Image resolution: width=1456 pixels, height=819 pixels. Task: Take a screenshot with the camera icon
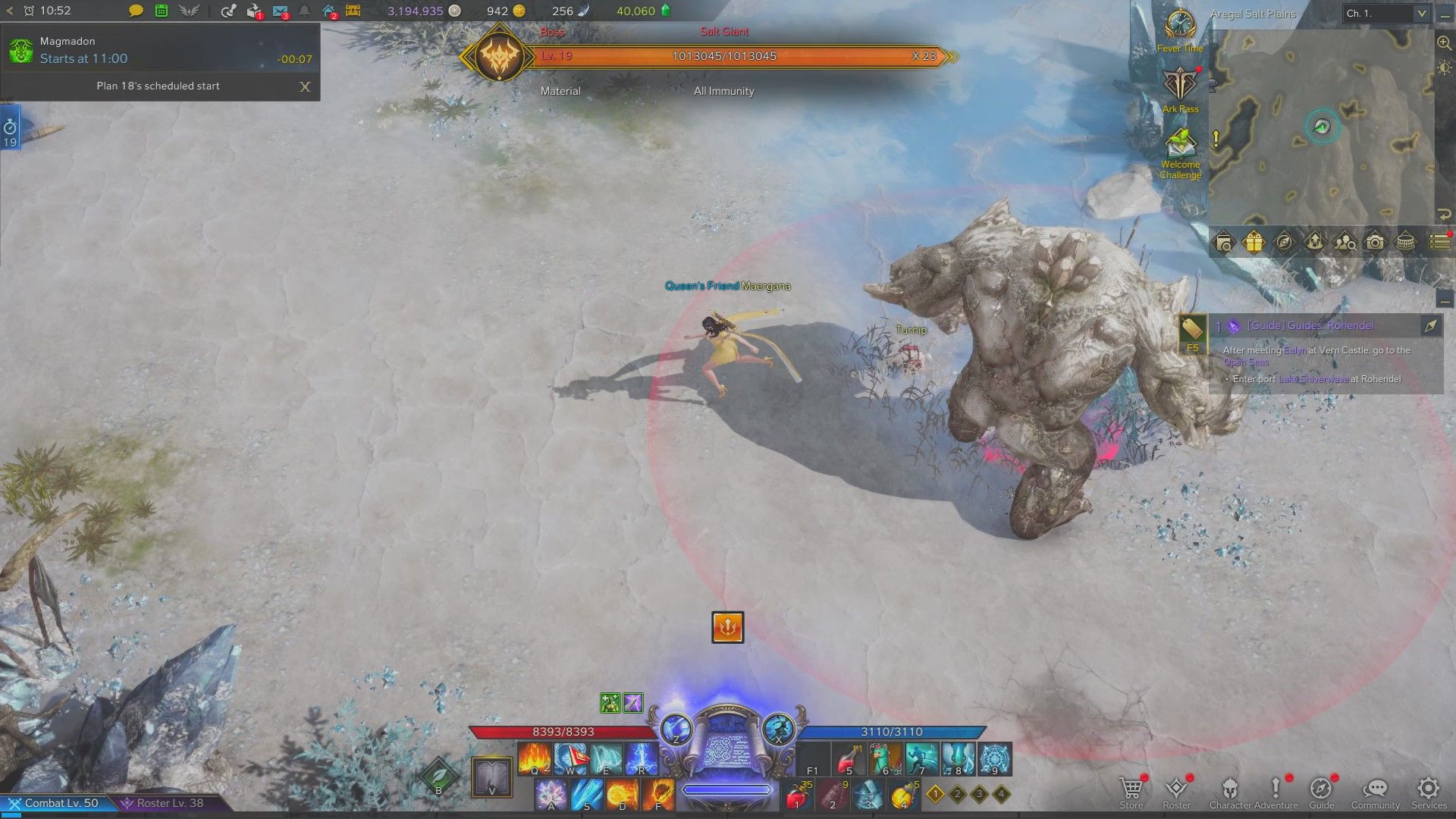(x=1375, y=243)
